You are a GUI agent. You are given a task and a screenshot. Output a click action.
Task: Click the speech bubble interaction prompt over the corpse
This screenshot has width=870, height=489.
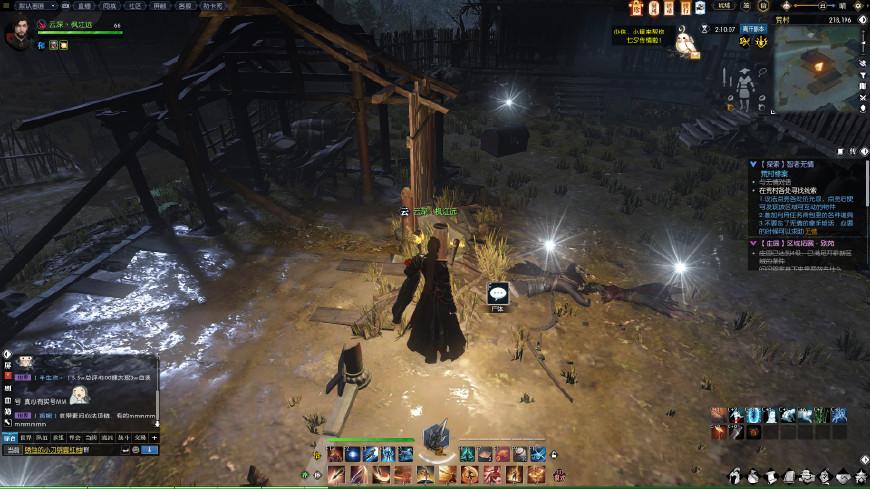[x=497, y=293]
